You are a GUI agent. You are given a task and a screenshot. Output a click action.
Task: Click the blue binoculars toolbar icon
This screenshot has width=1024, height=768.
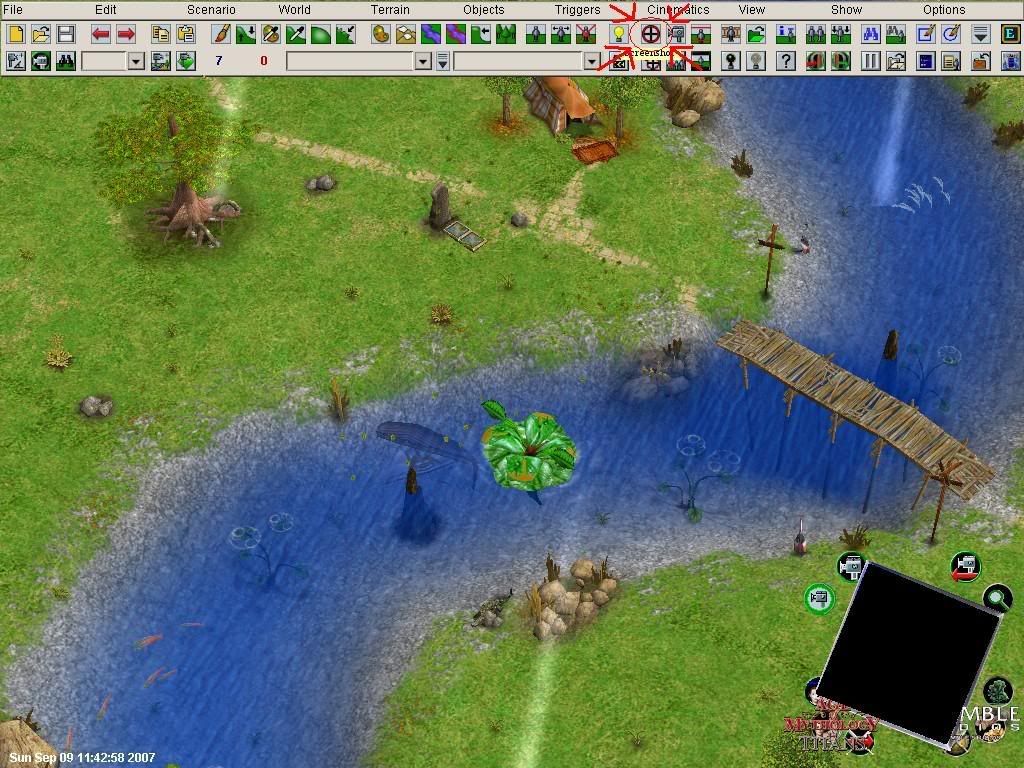click(x=870, y=34)
